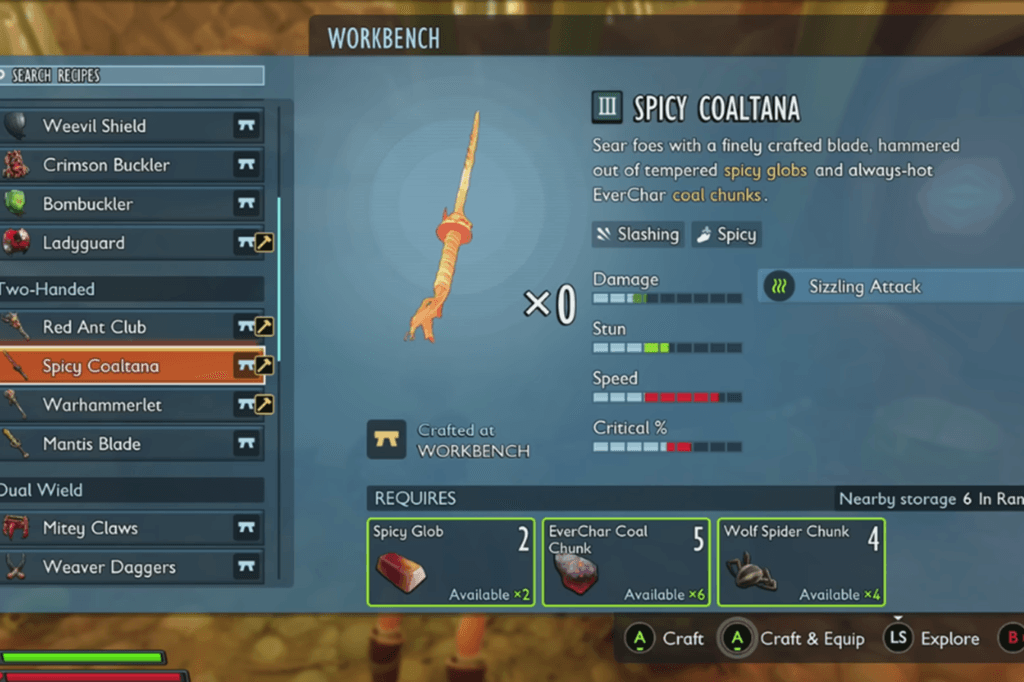Click the Explore button

932,639
